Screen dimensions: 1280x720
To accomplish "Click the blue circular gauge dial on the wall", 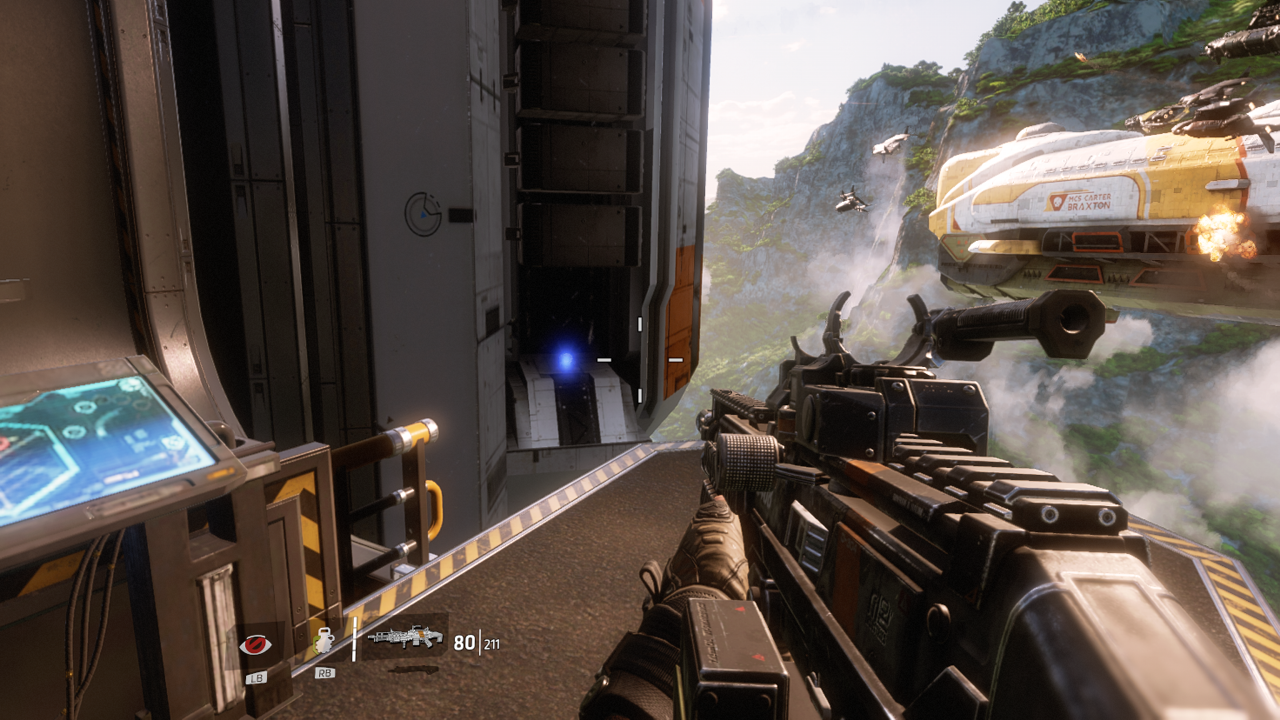I will coord(422,211).
